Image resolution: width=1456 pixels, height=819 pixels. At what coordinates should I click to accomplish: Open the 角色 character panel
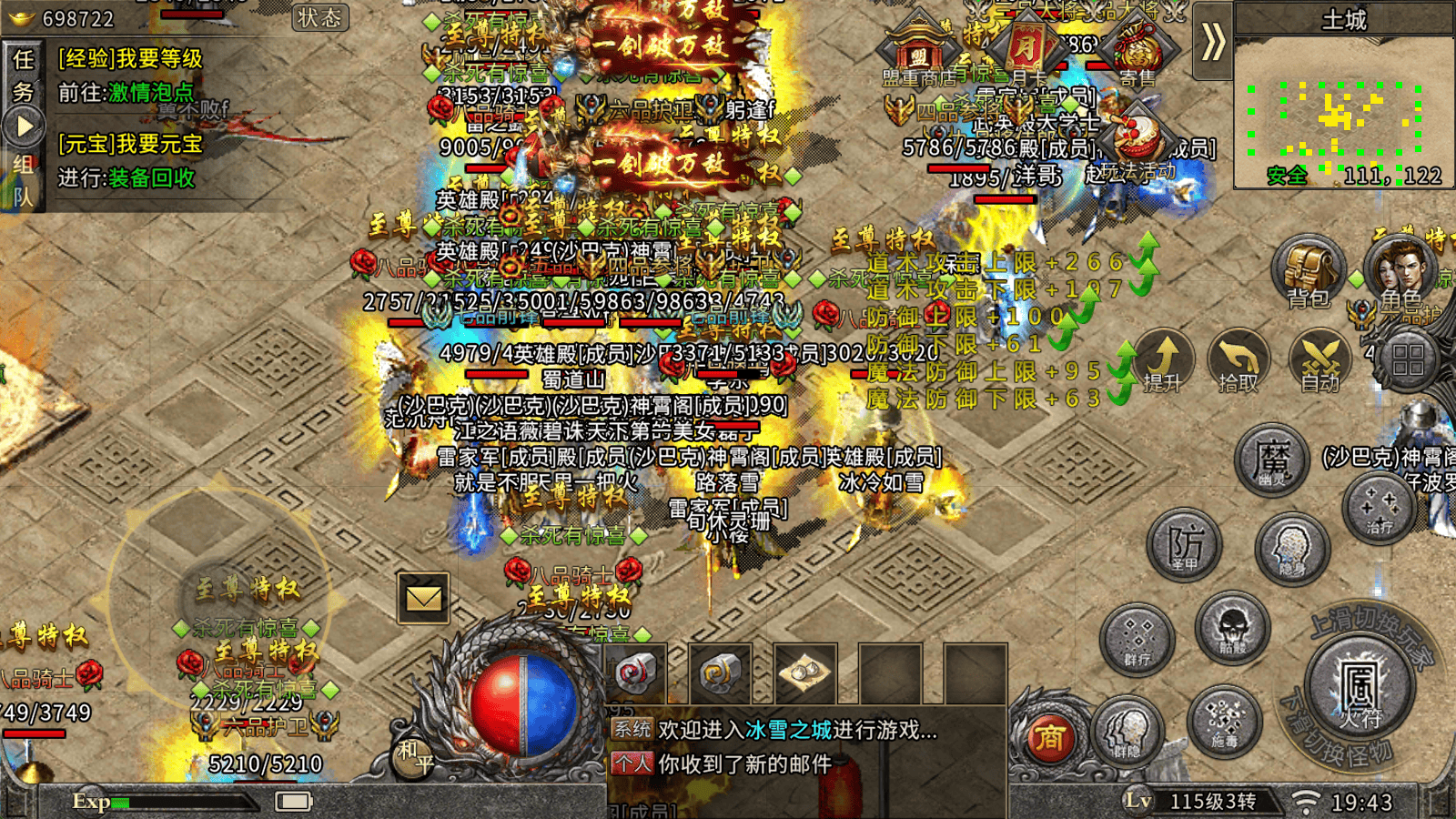tap(1400, 270)
